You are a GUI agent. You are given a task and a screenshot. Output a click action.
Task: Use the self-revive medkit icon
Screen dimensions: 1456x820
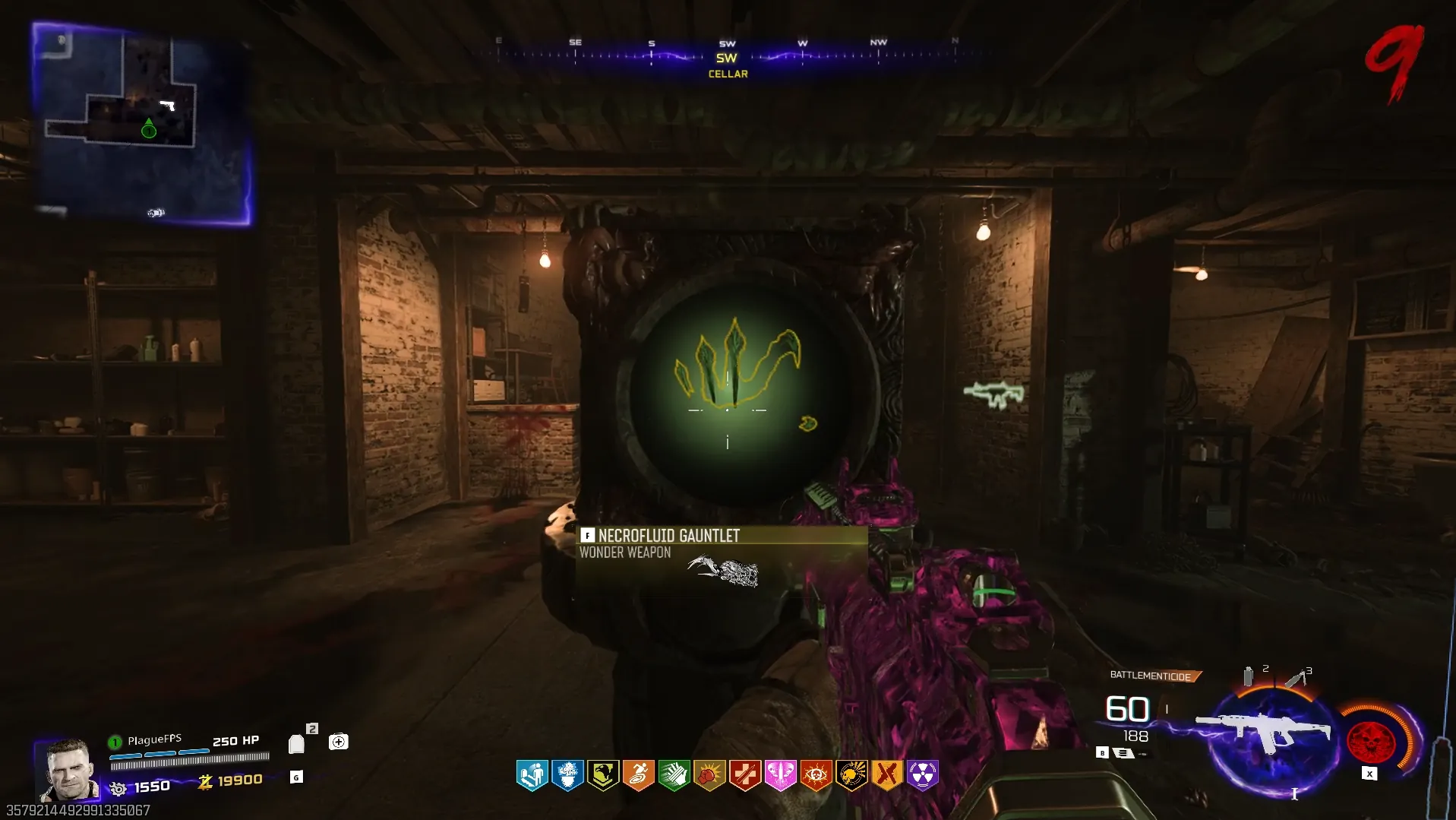tap(338, 742)
